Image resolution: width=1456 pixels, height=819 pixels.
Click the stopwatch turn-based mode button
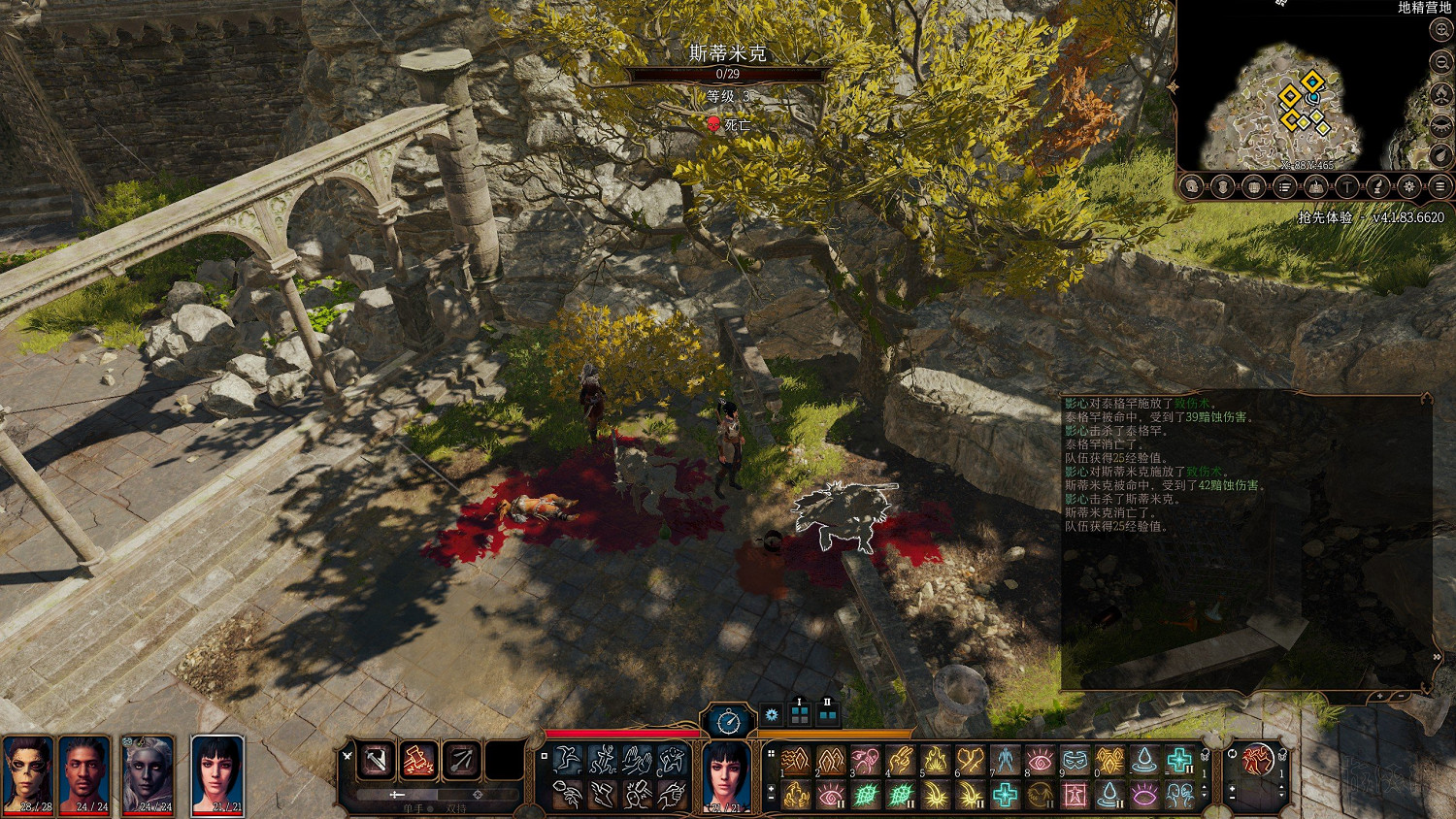point(728,720)
